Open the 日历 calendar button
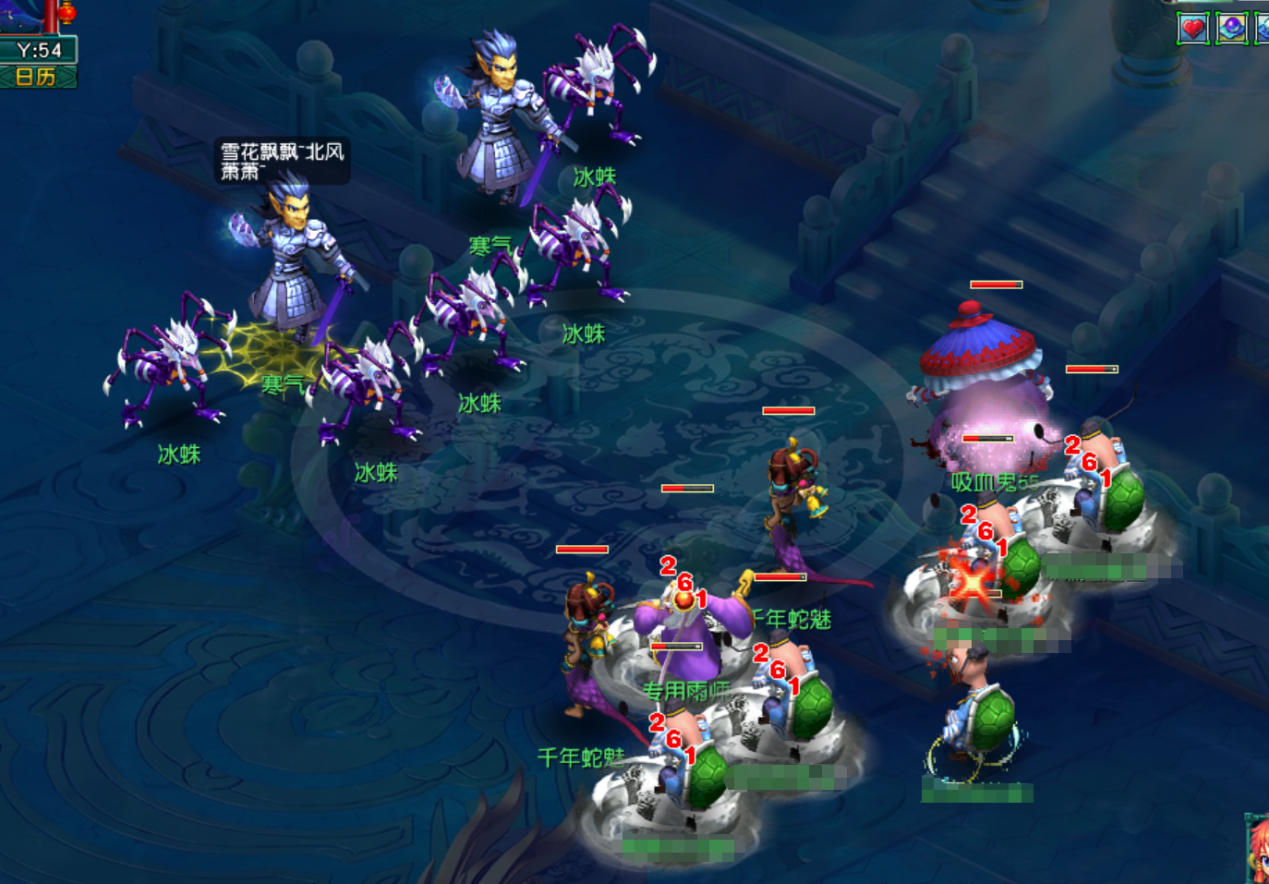 click(38, 77)
